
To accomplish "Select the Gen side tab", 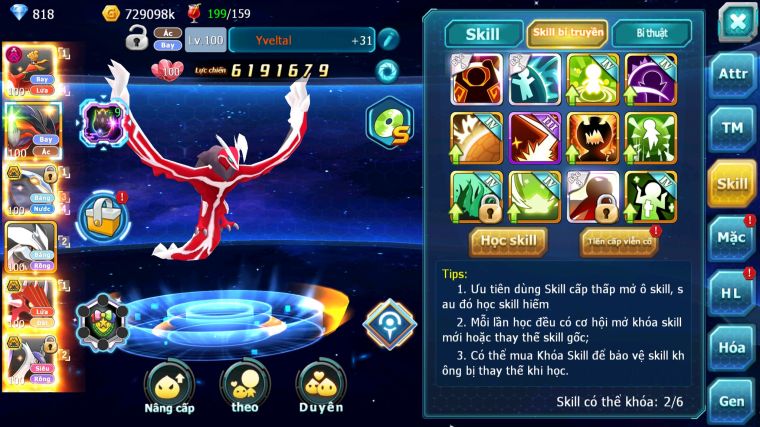I will click(731, 401).
